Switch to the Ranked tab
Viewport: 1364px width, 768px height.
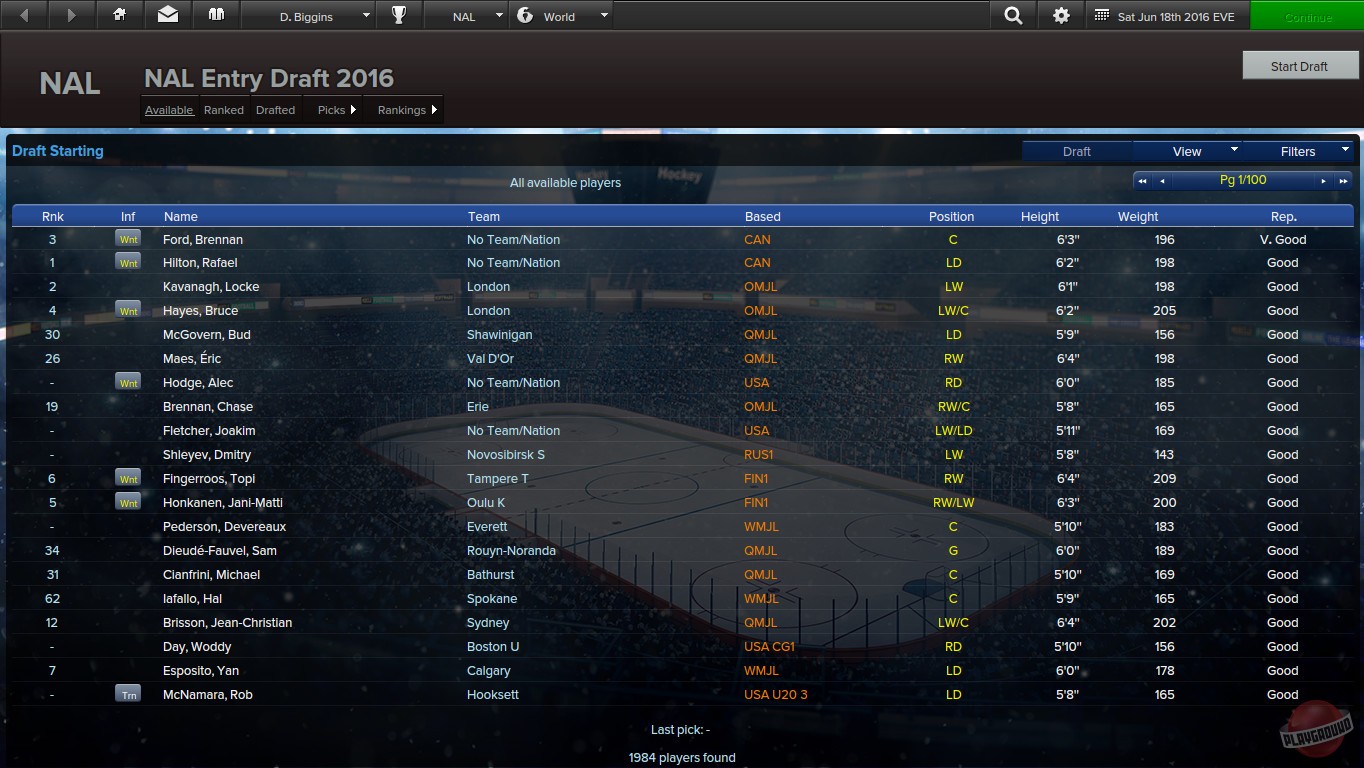[x=223, y=110]
